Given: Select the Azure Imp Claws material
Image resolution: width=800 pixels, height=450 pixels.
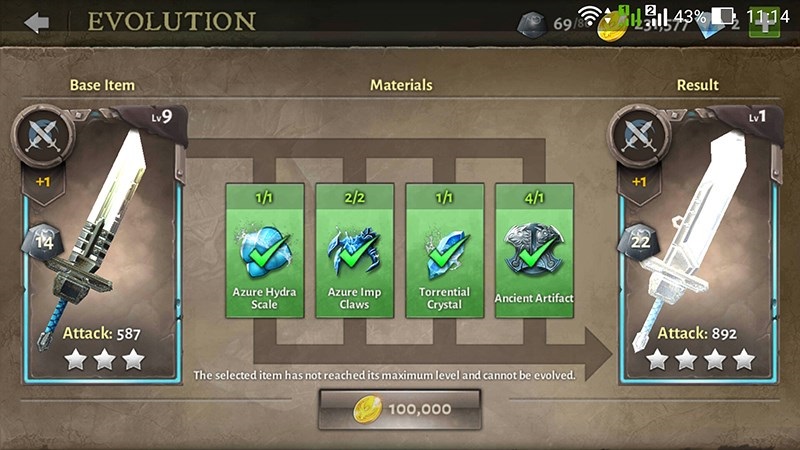Looking at the screenshot, I should click(x=355, y=250).
